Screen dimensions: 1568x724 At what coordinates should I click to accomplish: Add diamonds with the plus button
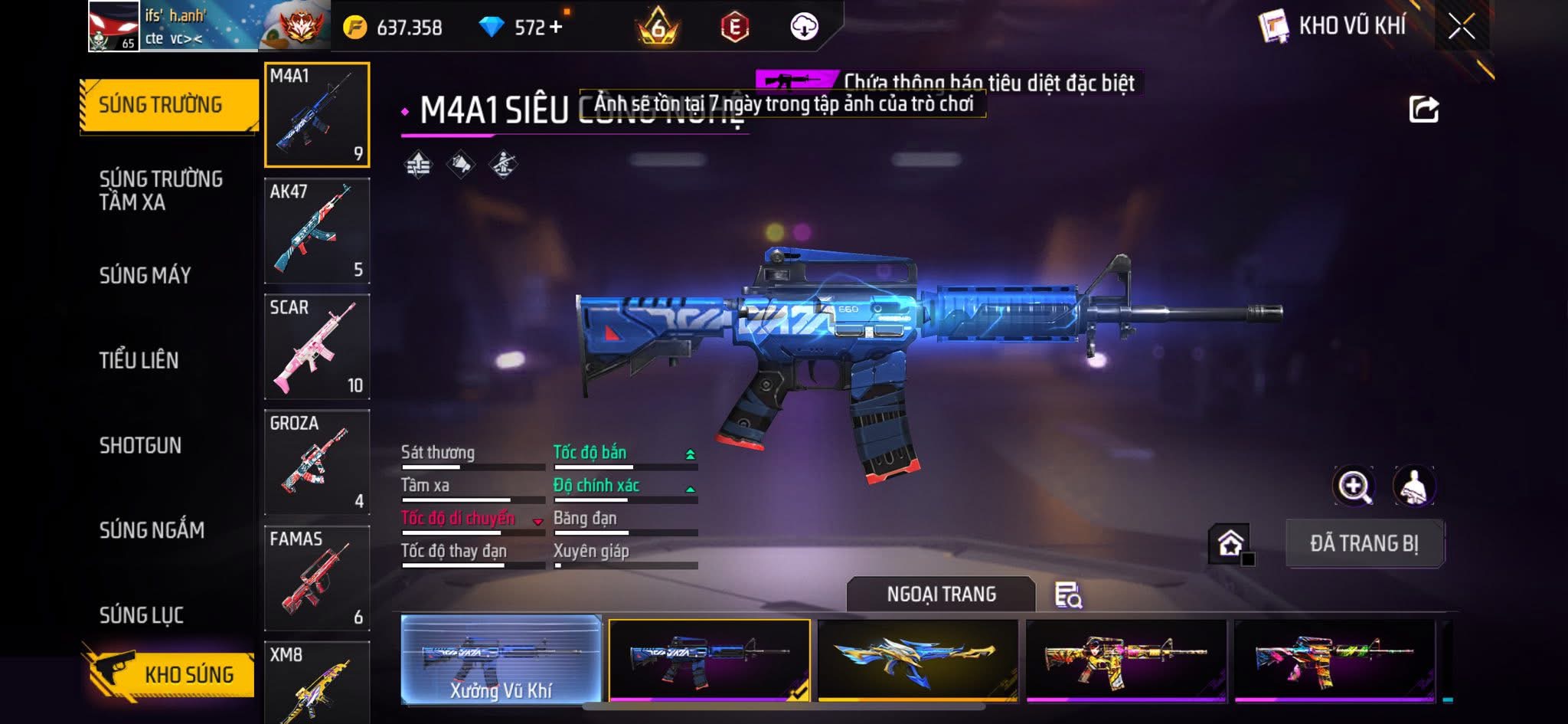coord(556,27)
